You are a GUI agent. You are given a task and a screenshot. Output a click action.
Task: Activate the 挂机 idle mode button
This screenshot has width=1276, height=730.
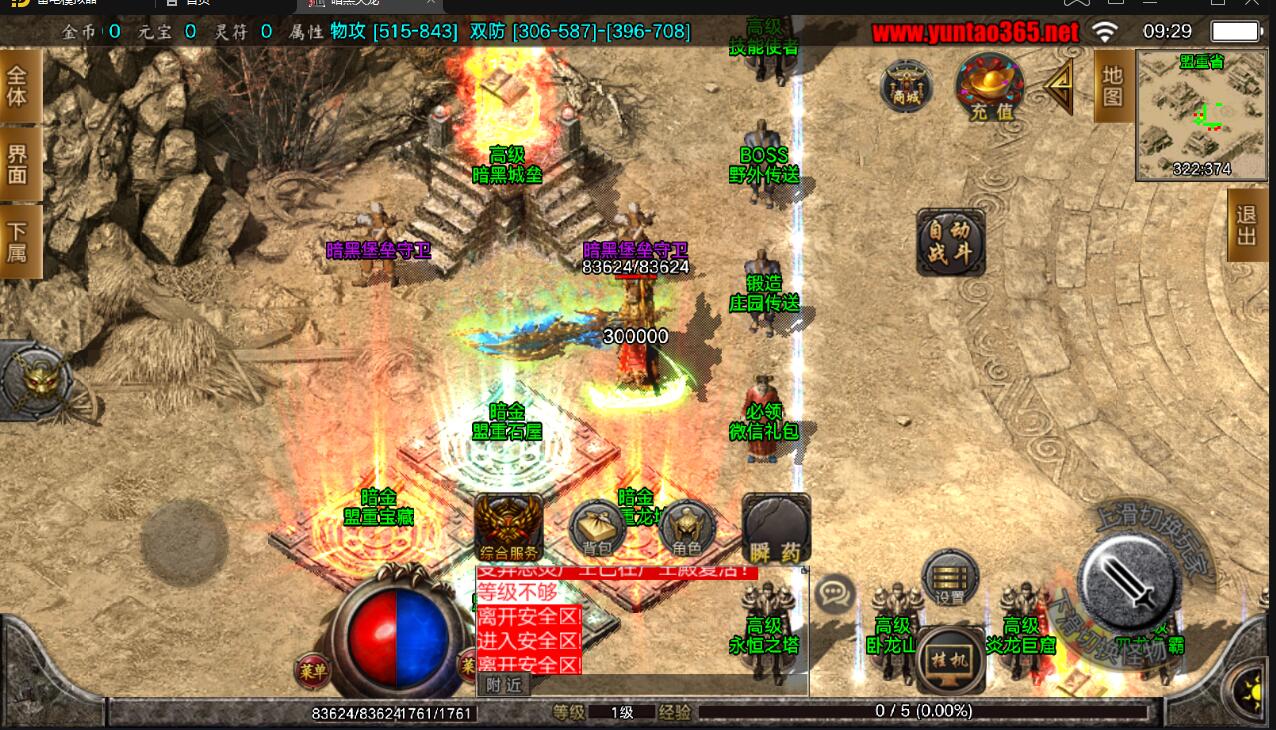950,660
